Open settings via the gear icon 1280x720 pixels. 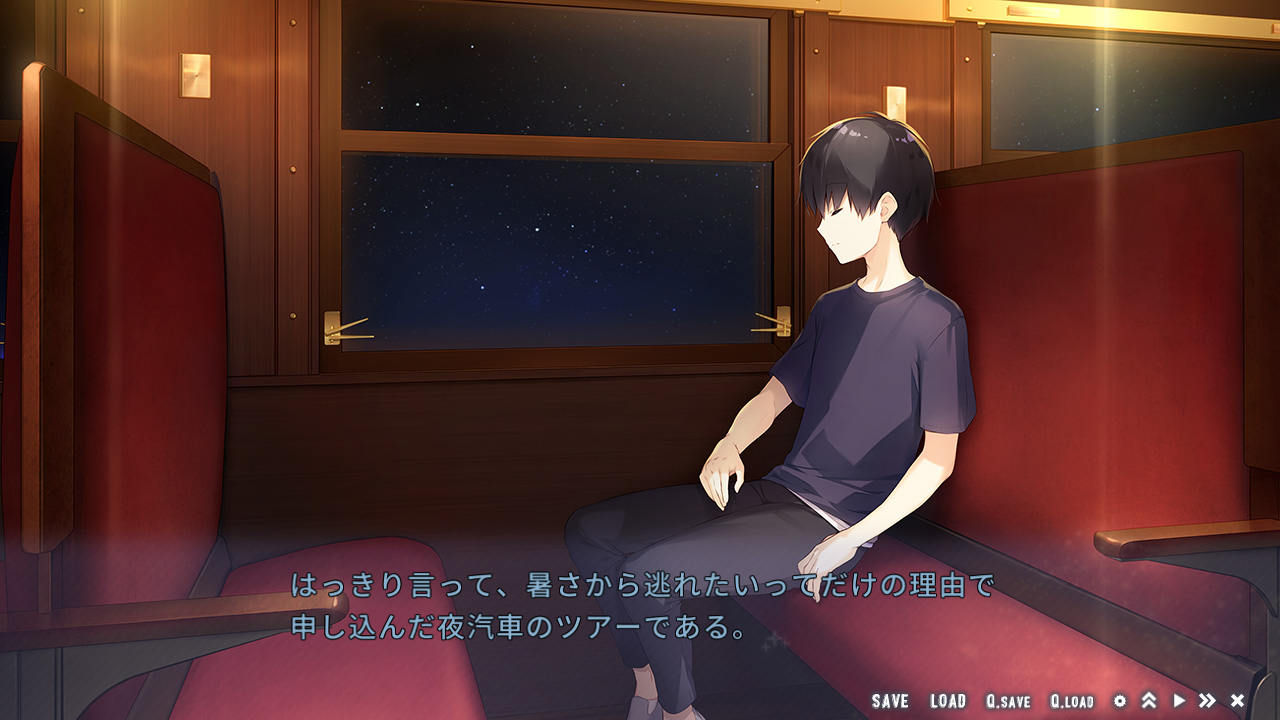(x=1120, y=701)
